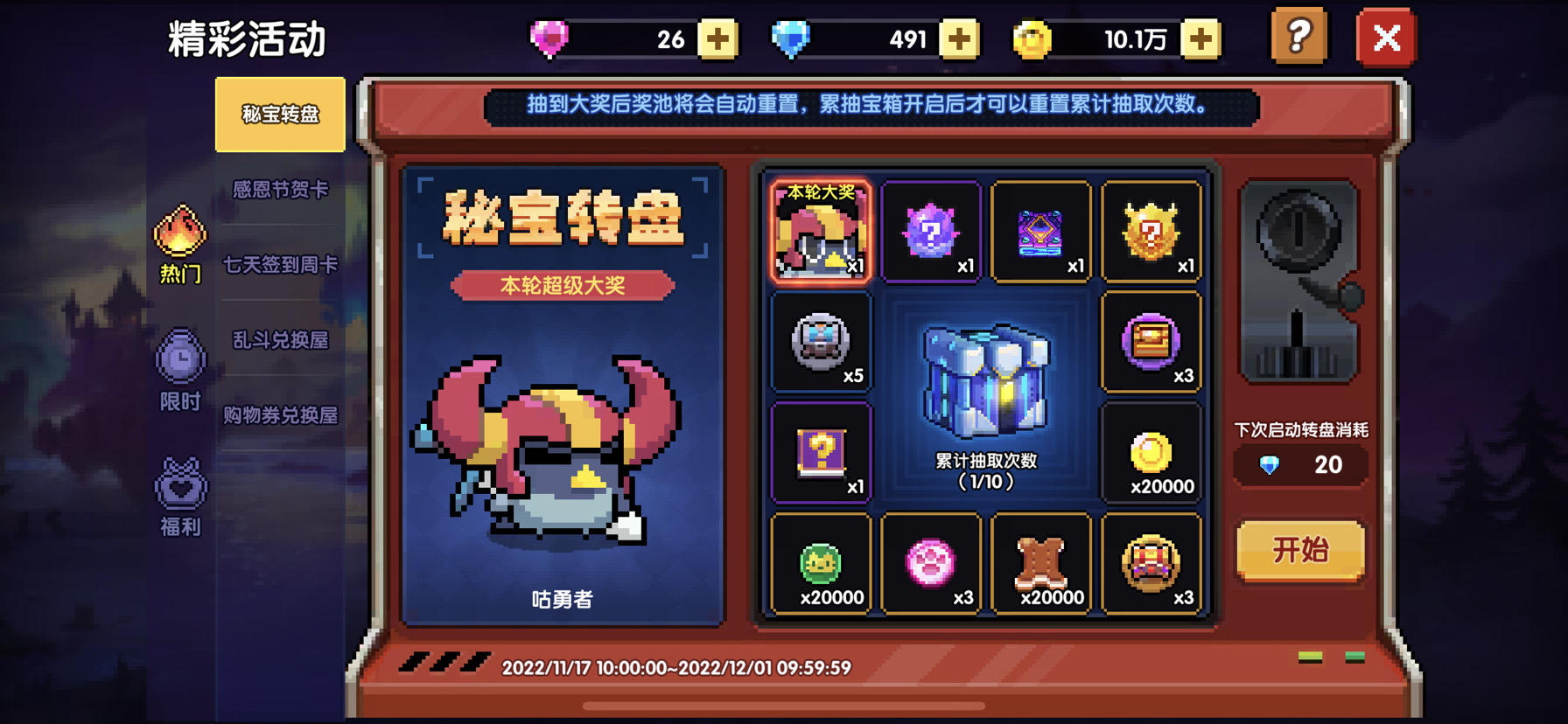1568x724 pixels.
Task: Open the 七天签到周卡 event page
Action: click(280, 262)
